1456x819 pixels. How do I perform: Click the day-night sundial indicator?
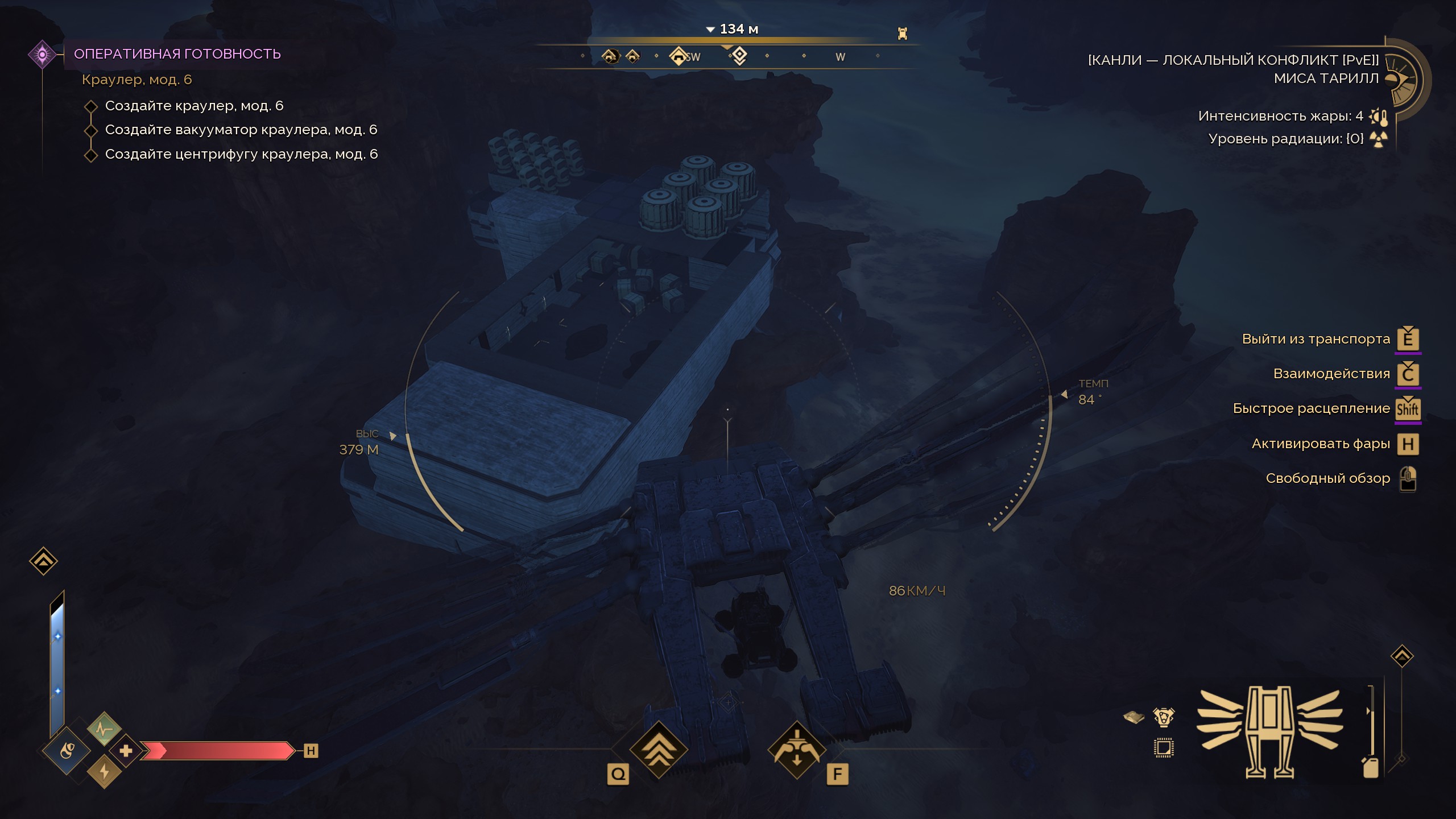1404,79
